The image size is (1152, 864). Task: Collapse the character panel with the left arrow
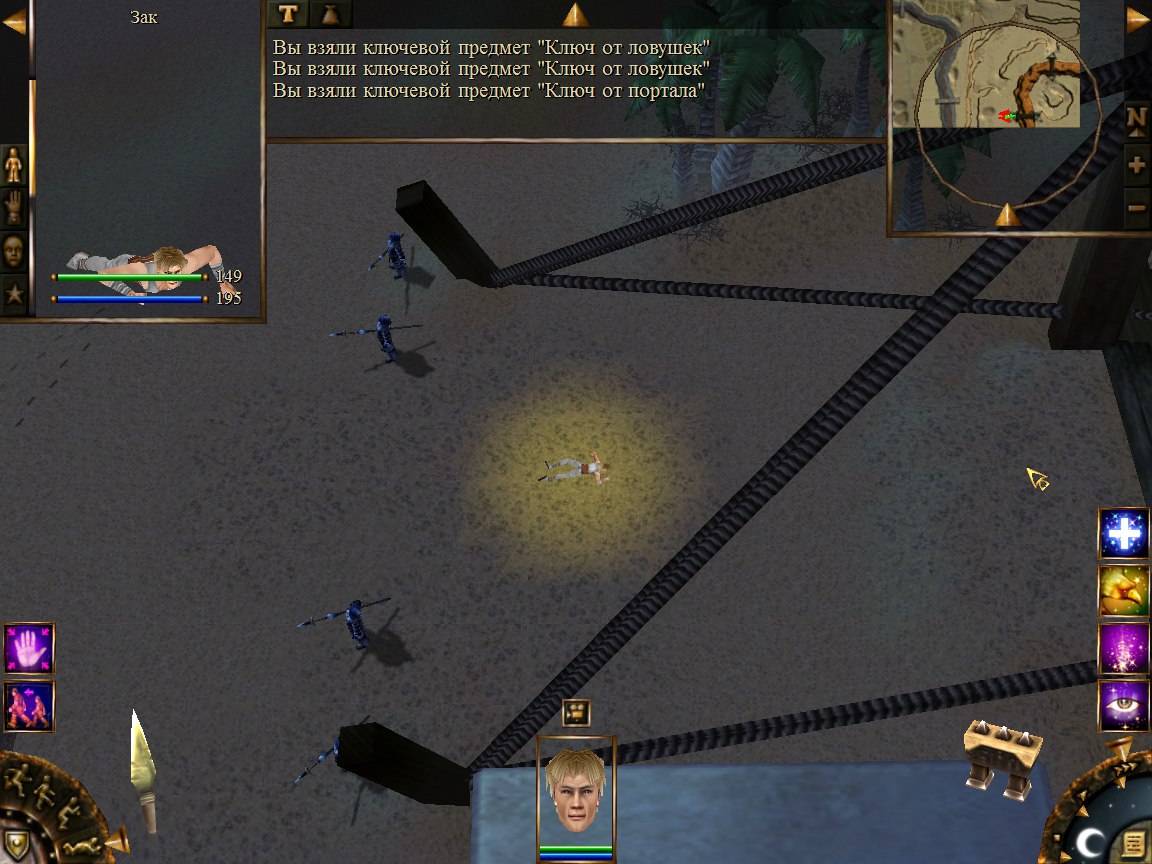(14, 24)
